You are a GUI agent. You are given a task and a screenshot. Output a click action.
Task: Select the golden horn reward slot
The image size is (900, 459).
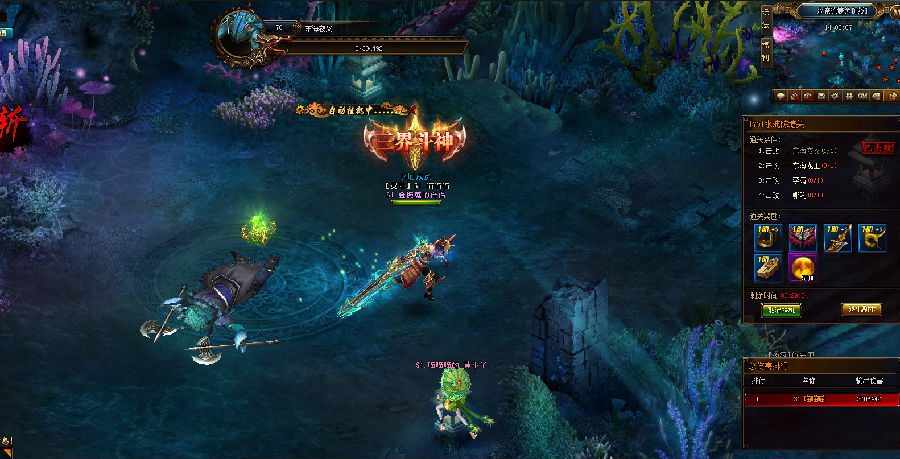871,237
